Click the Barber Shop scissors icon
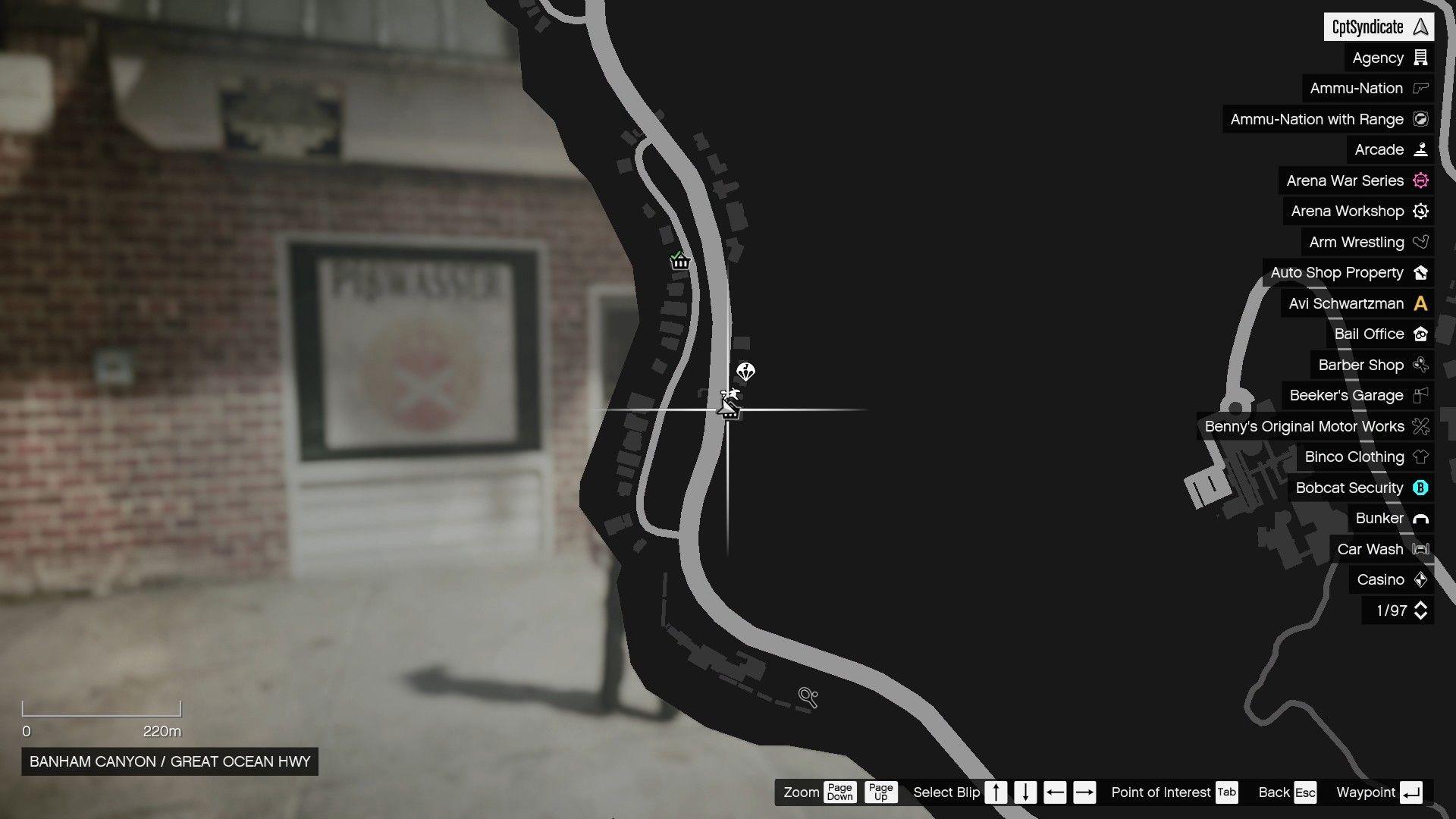This screenshot has height=819, width=1456. 1420,365
